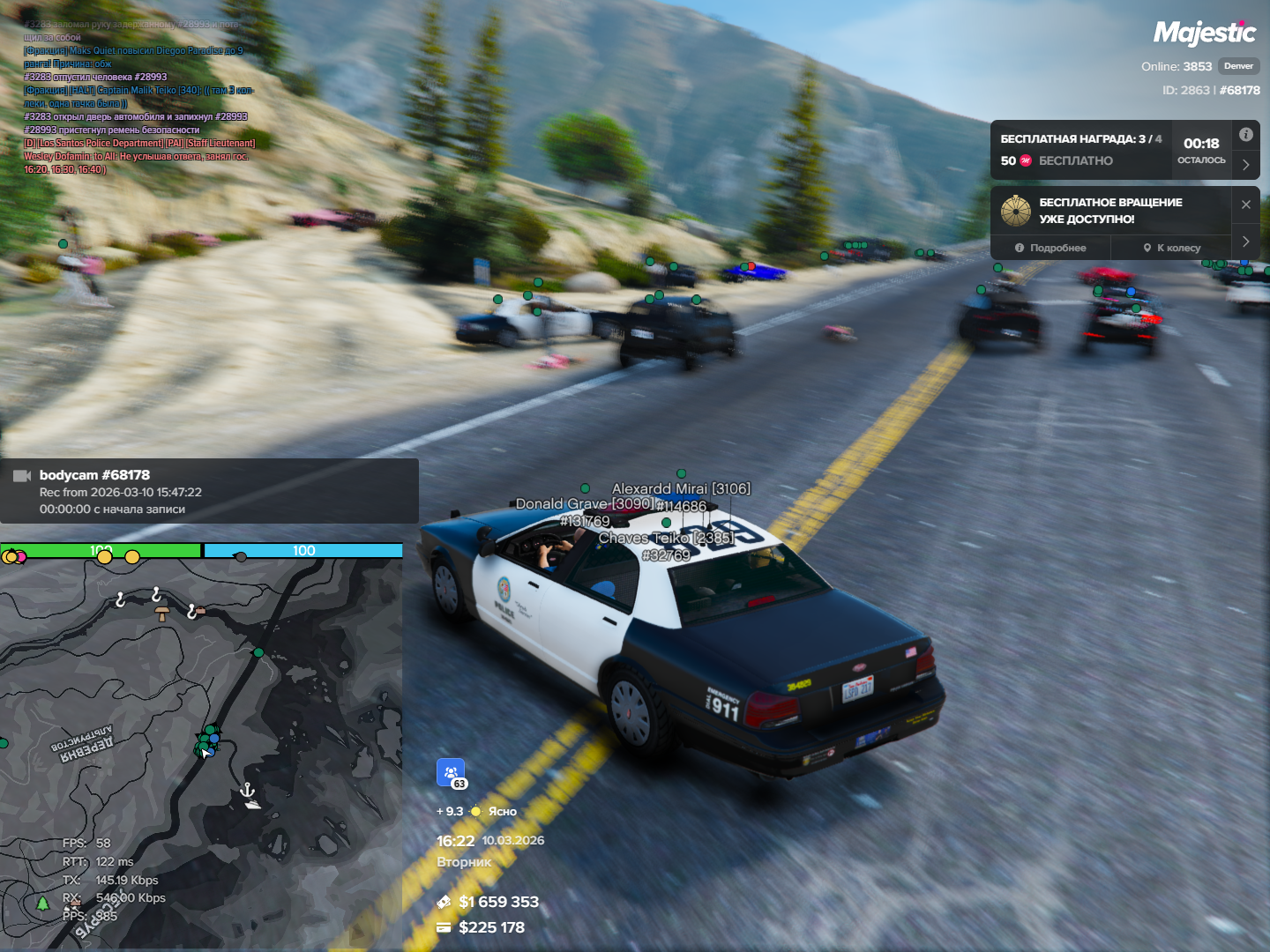Expand the free spin panel arrow
This screenshot has height=952, width=1270.
[1245, 242]
